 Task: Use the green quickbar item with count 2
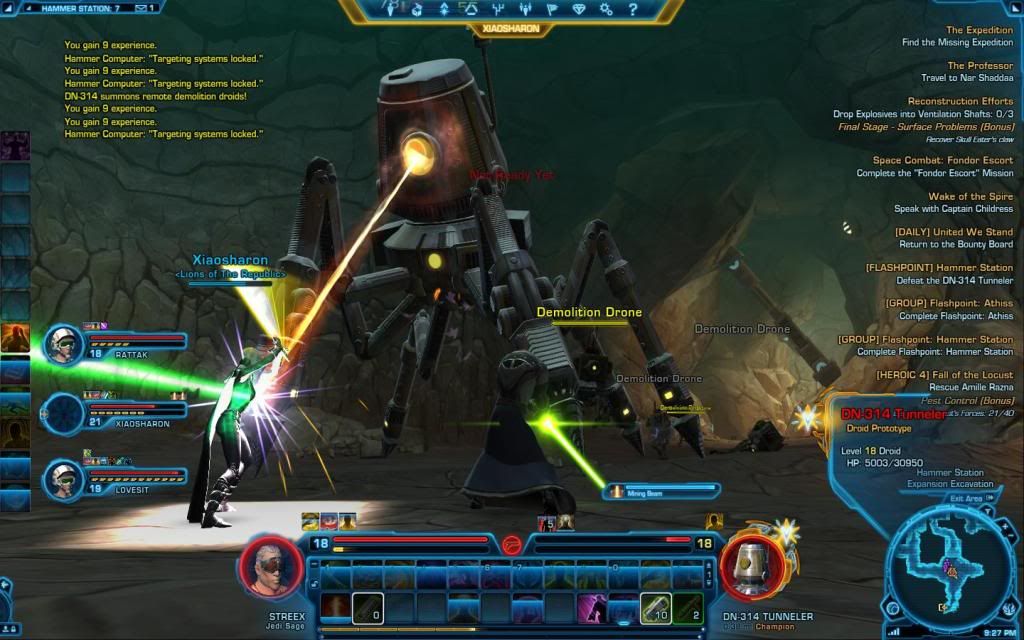(686, 607)
